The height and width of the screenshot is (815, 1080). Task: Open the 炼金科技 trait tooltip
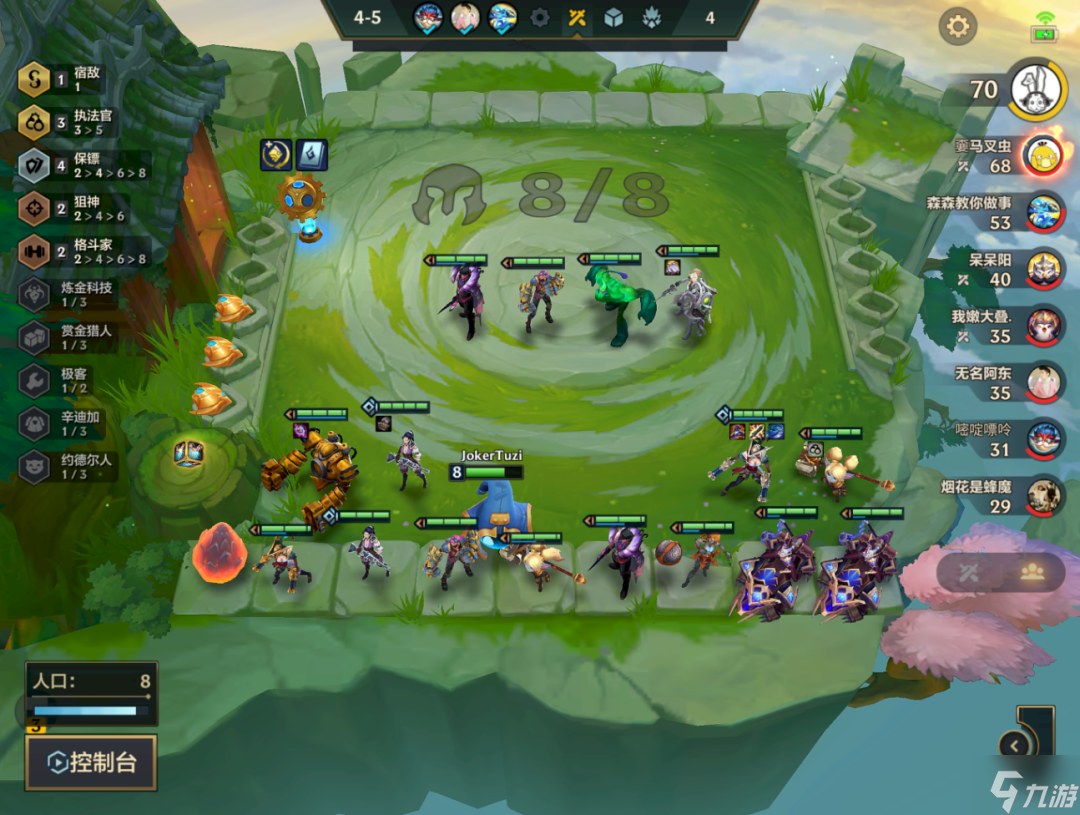(34, 294)
